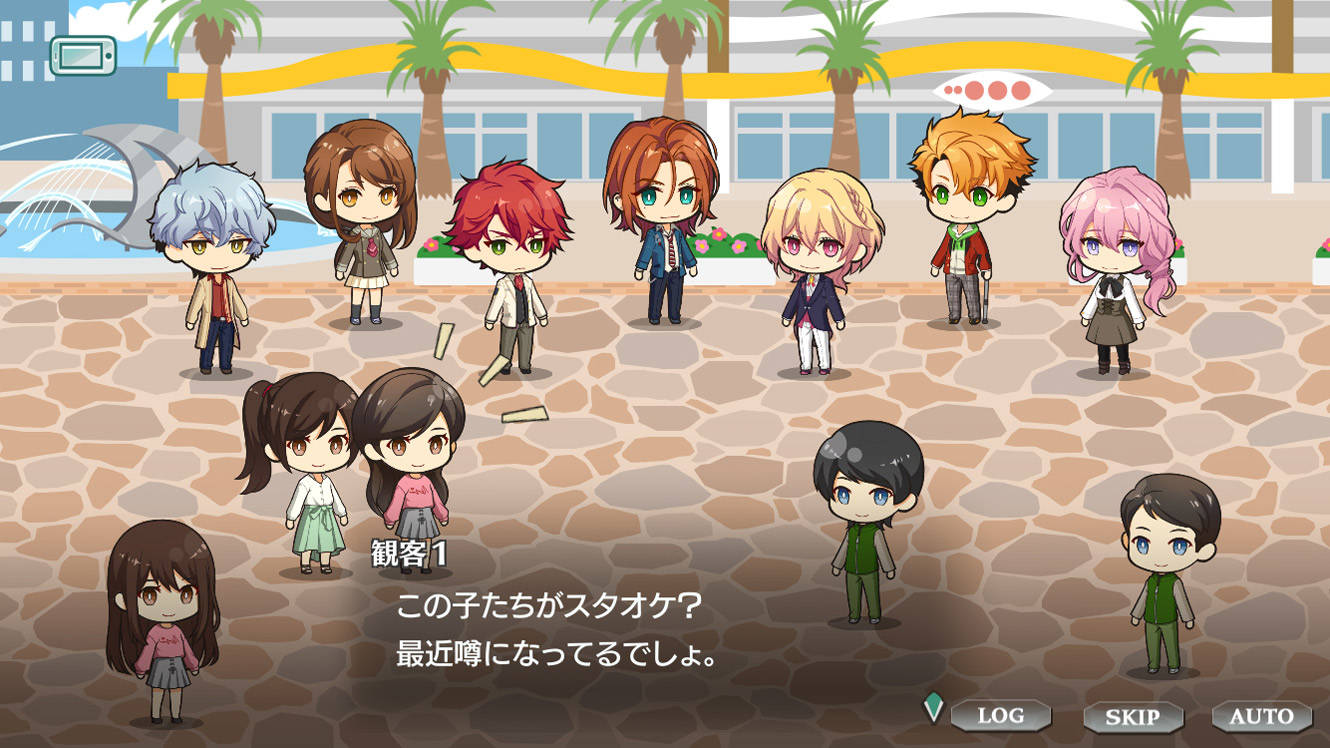Screen dimensions: 1330x748
Task: Advance dialogue via green diamond indicator
Action: click(933, 707)
